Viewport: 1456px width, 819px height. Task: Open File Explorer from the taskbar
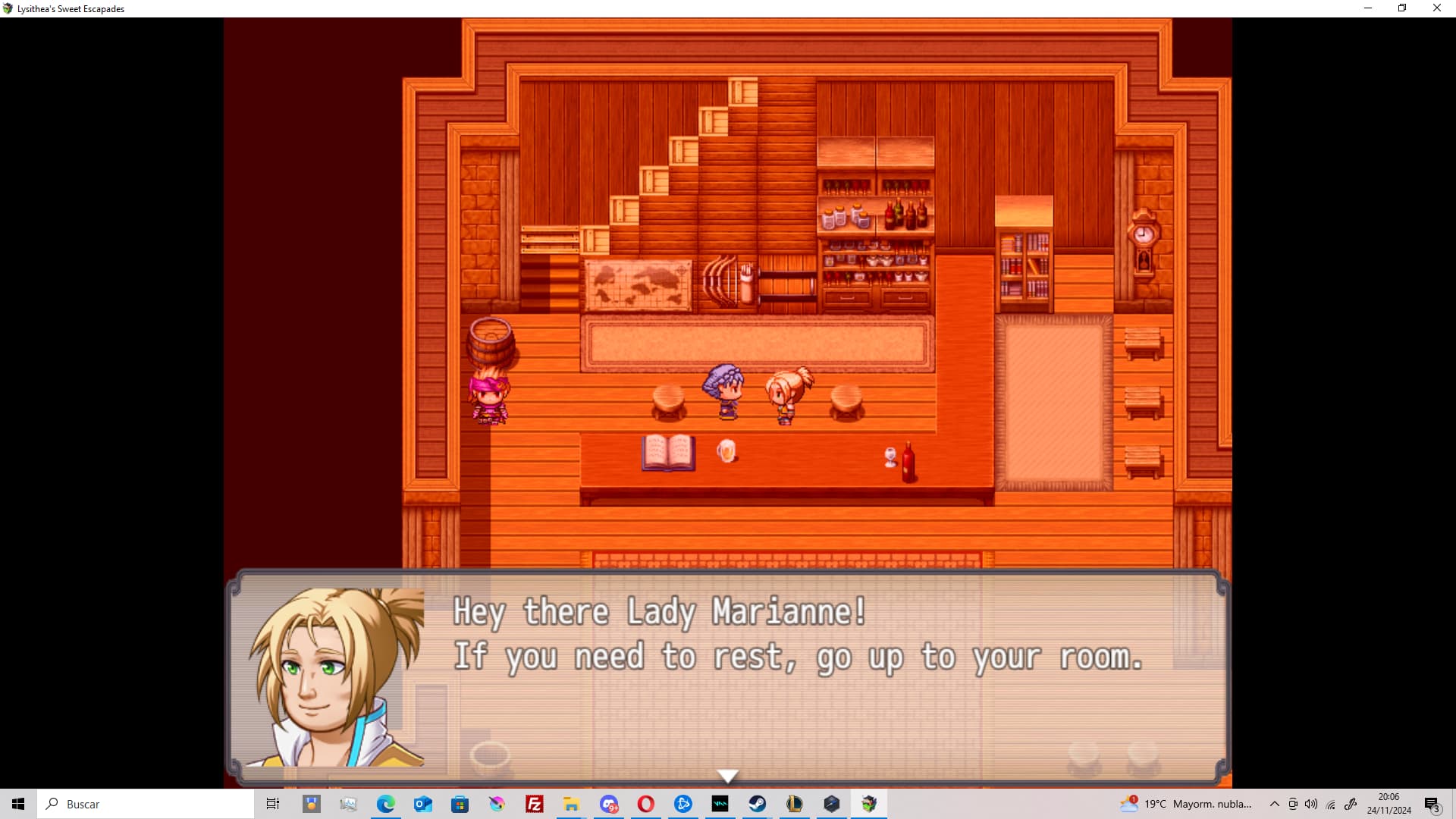click(572, 803)
